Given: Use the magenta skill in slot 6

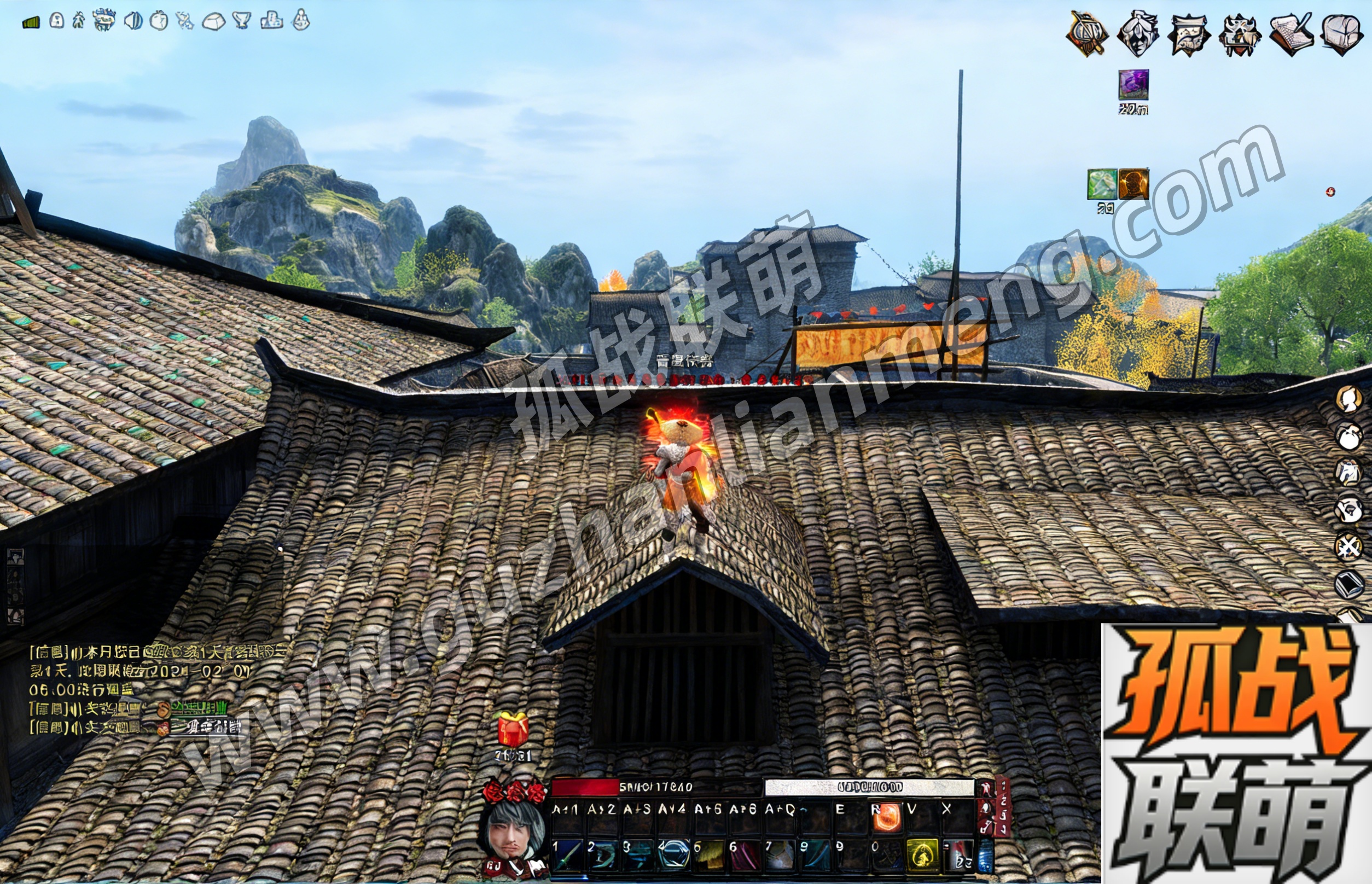Looking at the screenshot, I should [x=744, y=854].
